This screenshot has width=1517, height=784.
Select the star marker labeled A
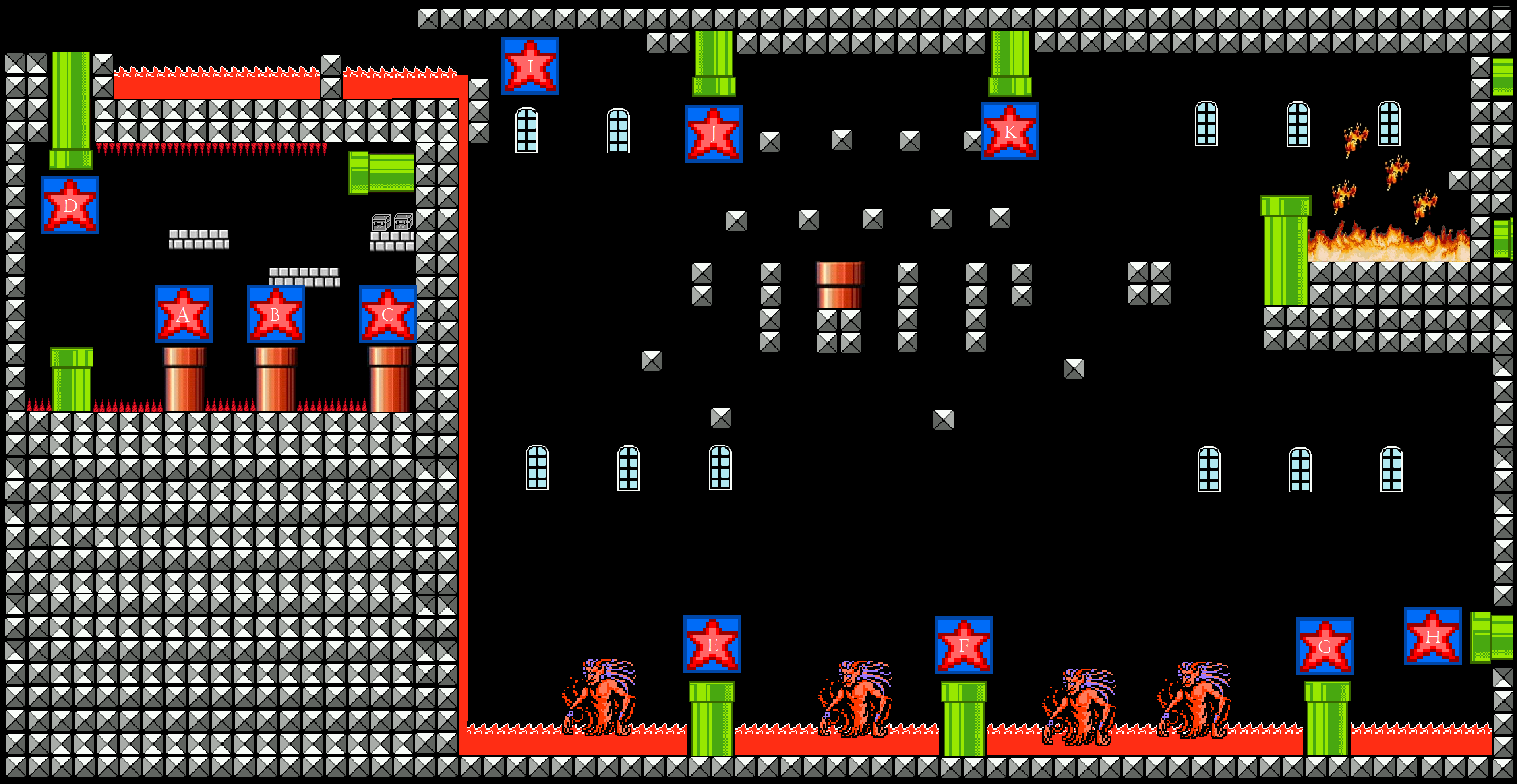(x=183, y=314)
